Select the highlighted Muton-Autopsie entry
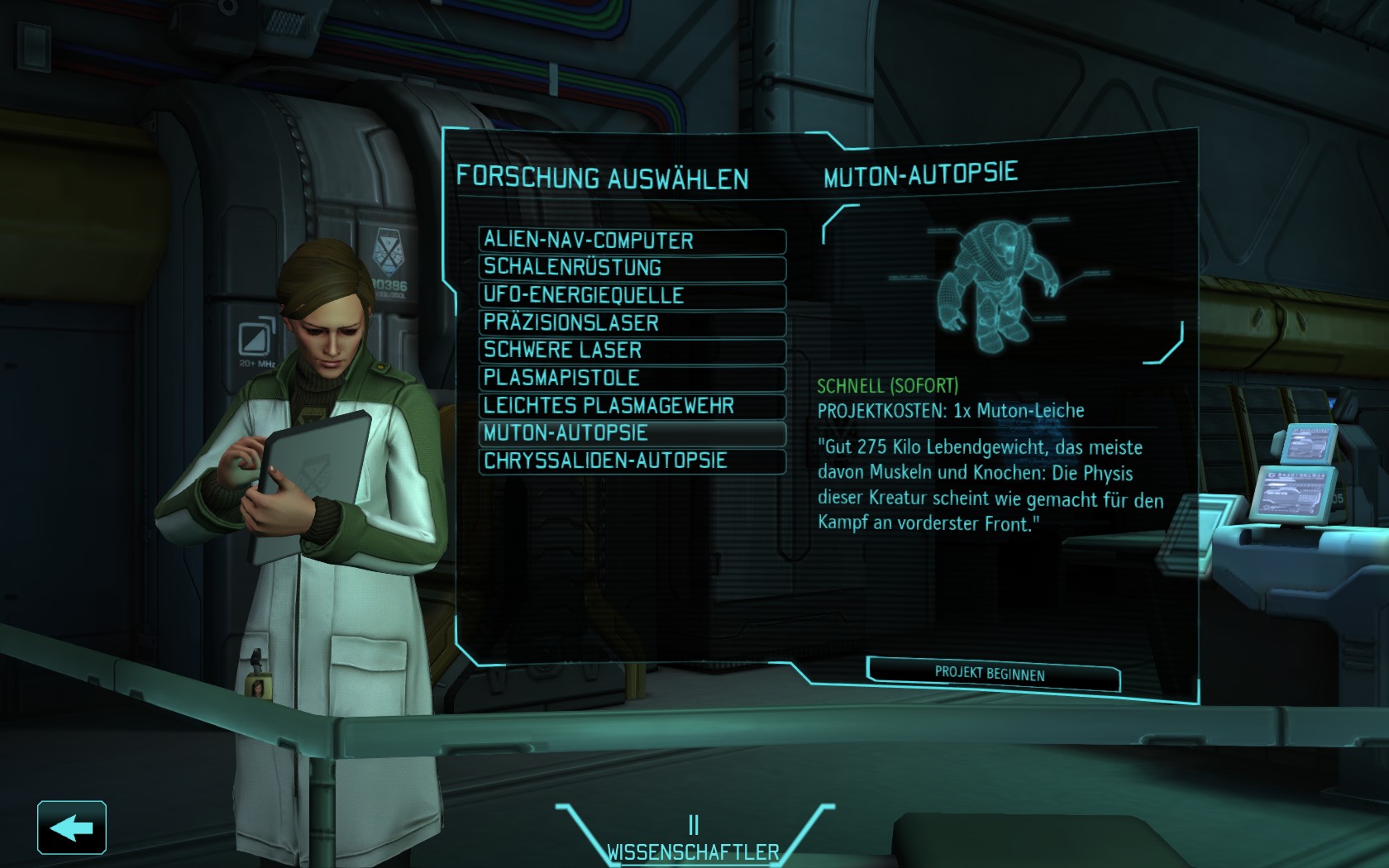The width and height of the screenshot is (1389, 868). tap(632, 433)
